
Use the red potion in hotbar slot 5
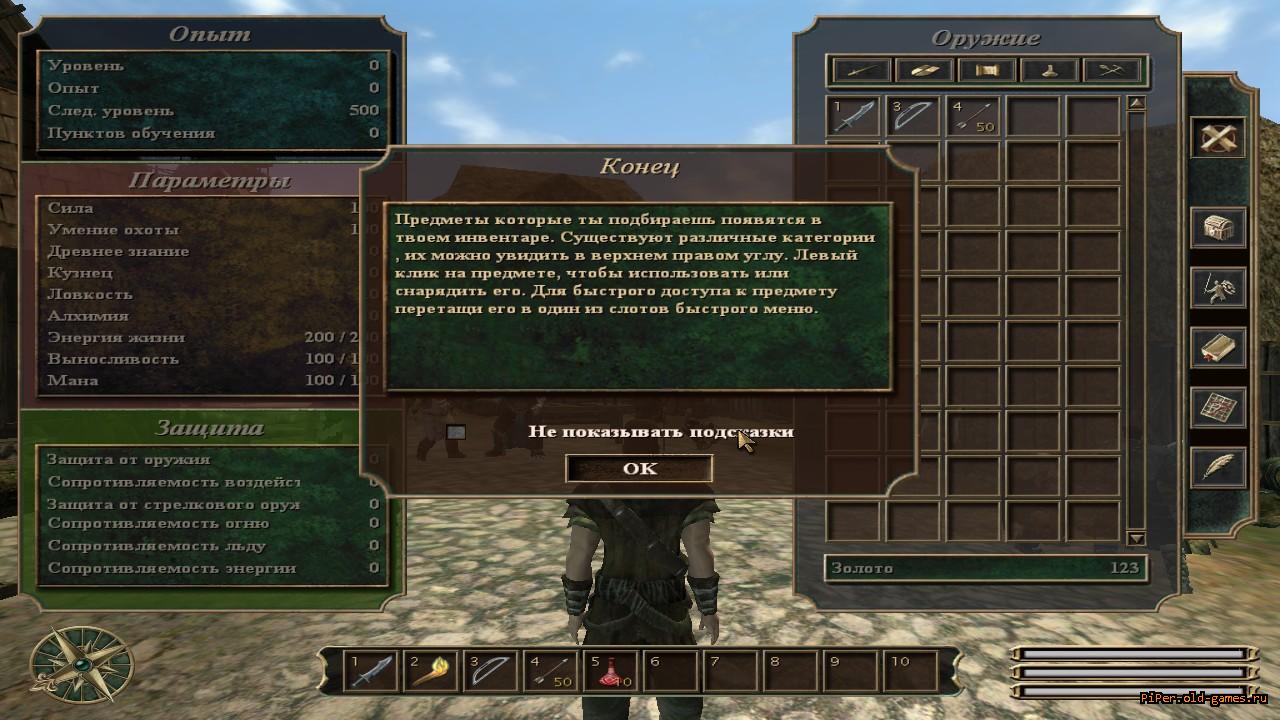[x=611, y=670]
